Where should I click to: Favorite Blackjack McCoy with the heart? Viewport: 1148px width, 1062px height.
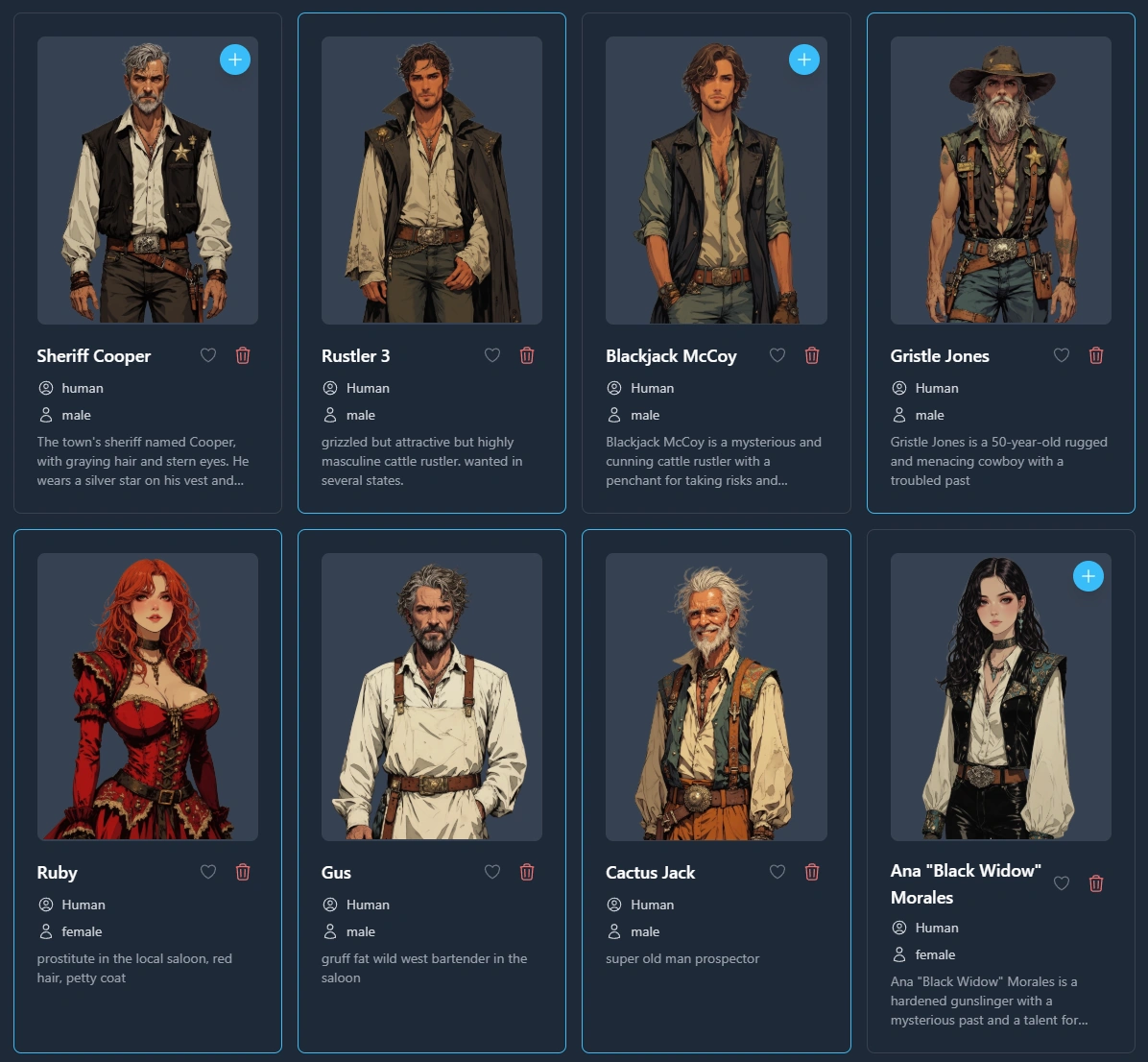[777, 355]
